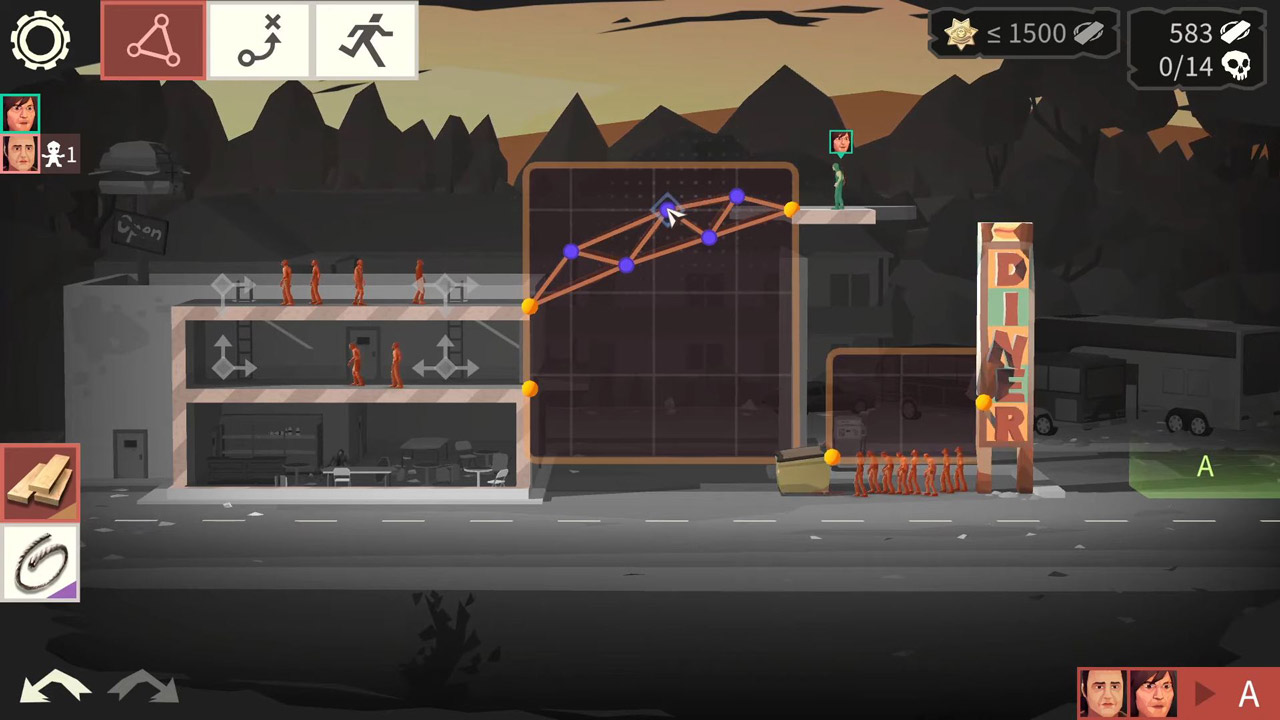Viewport: 1280px width, 720px height.
Task: Select the build mode triangle tool
Action: (153, 40)
